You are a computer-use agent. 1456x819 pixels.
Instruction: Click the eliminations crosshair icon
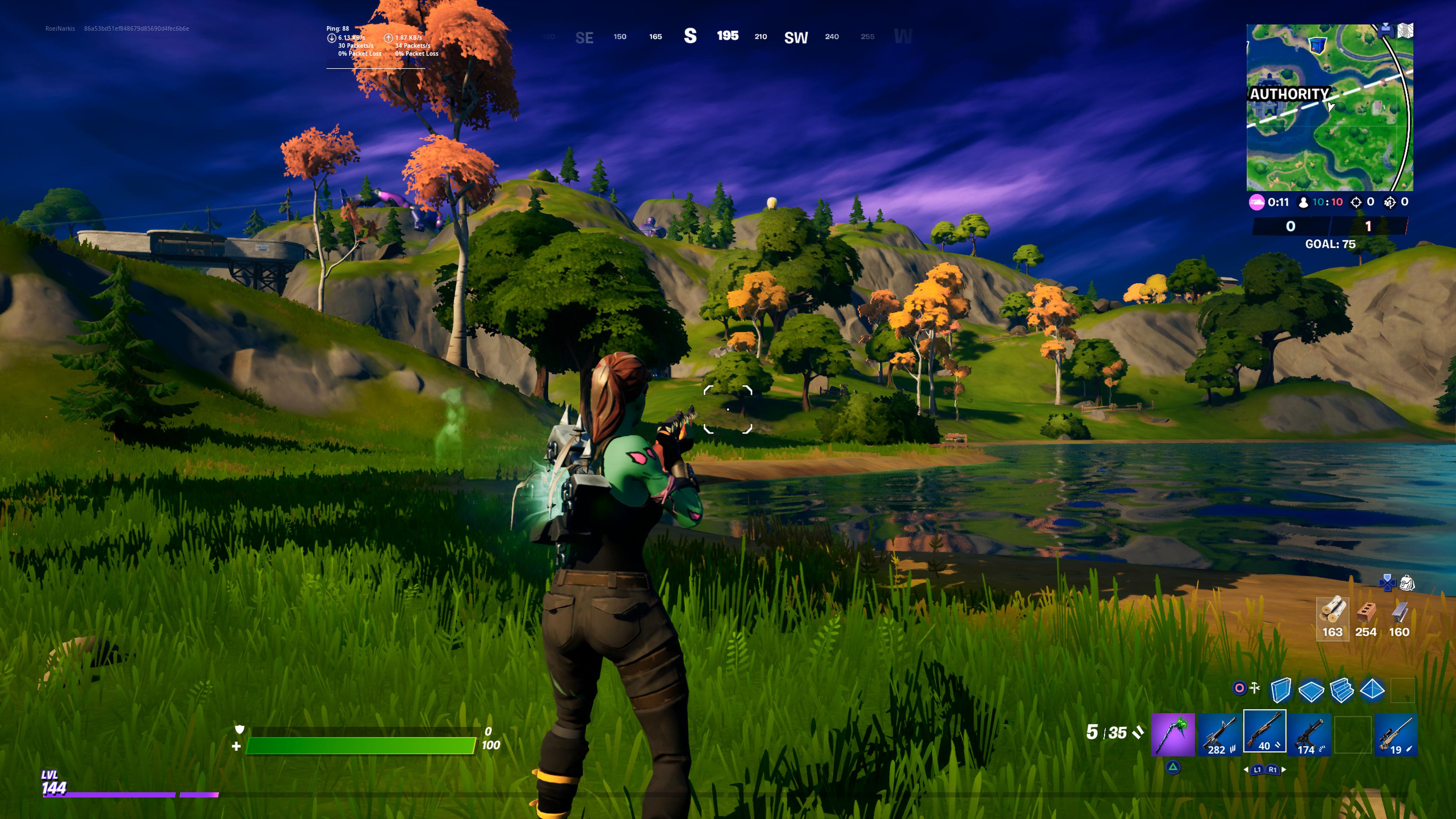click(1356, 202)
